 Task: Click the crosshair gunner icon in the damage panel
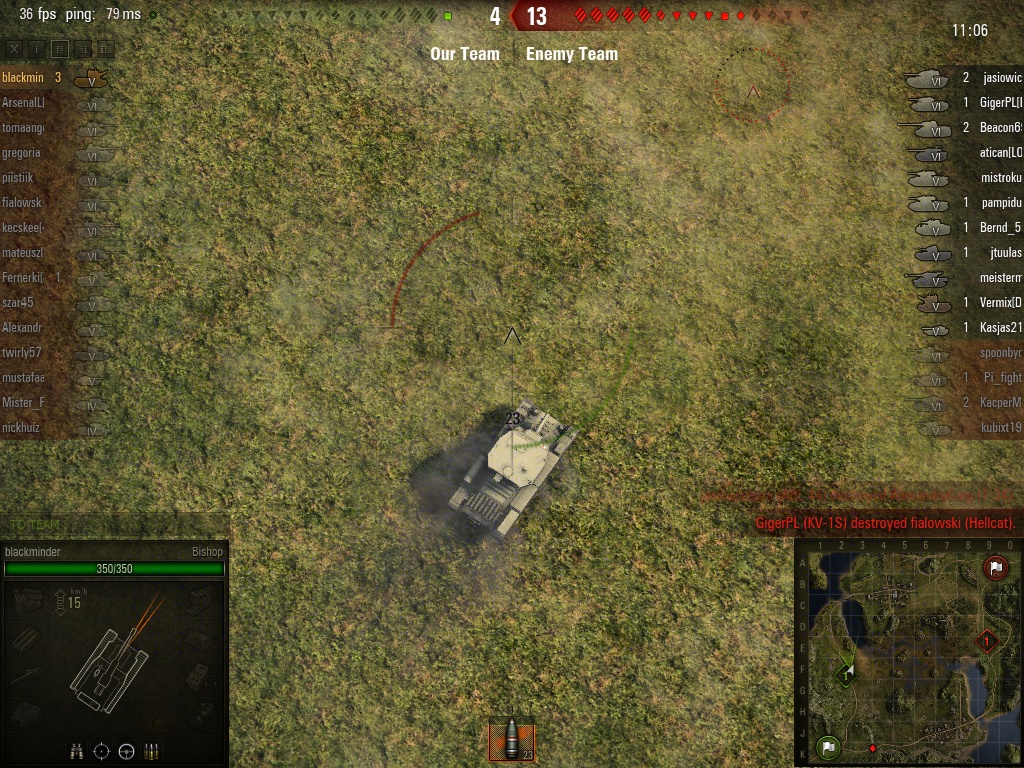click(x=101, y=750)
